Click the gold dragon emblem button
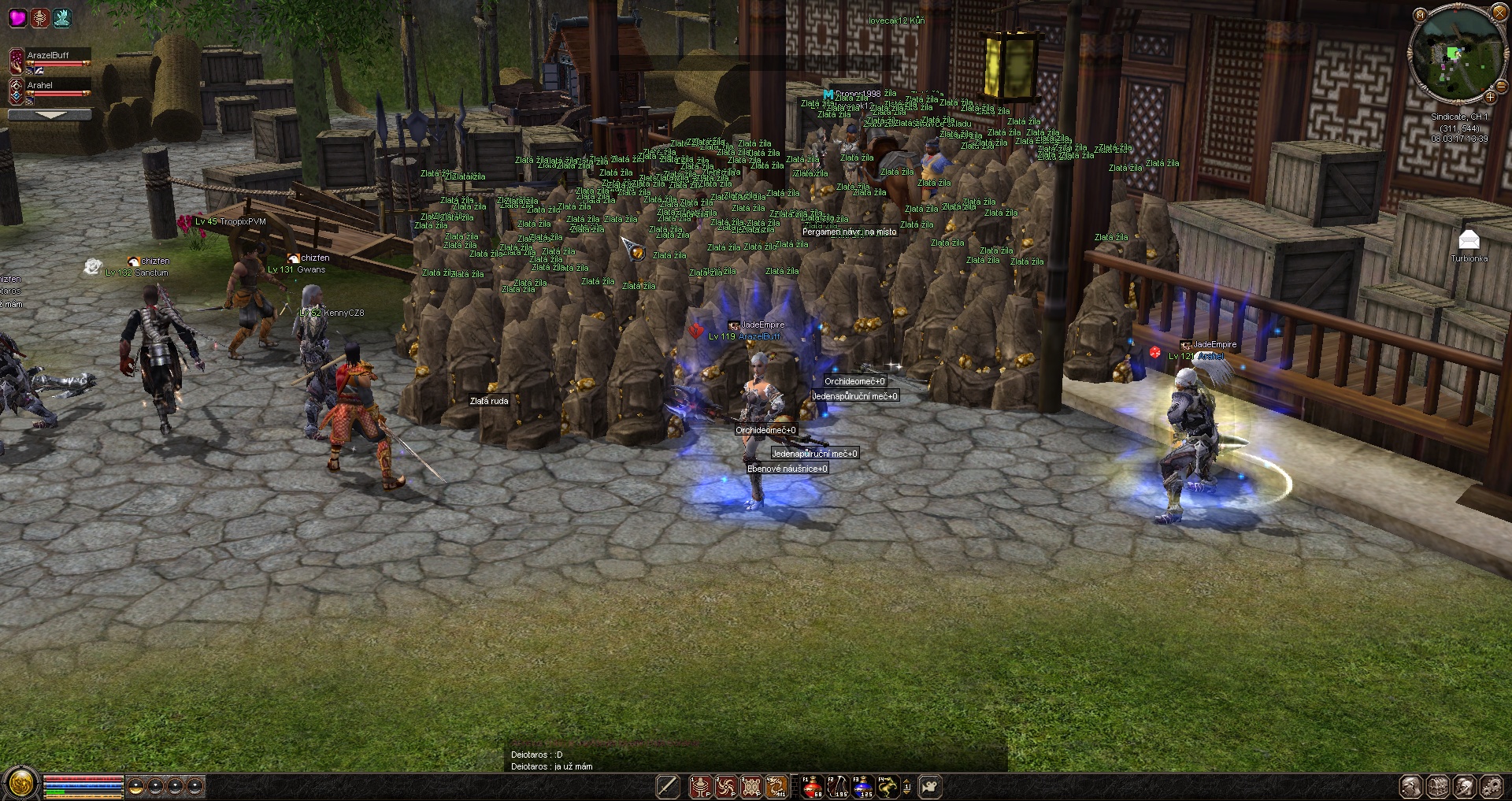1512x801 pixels. [x=21, y=784]
